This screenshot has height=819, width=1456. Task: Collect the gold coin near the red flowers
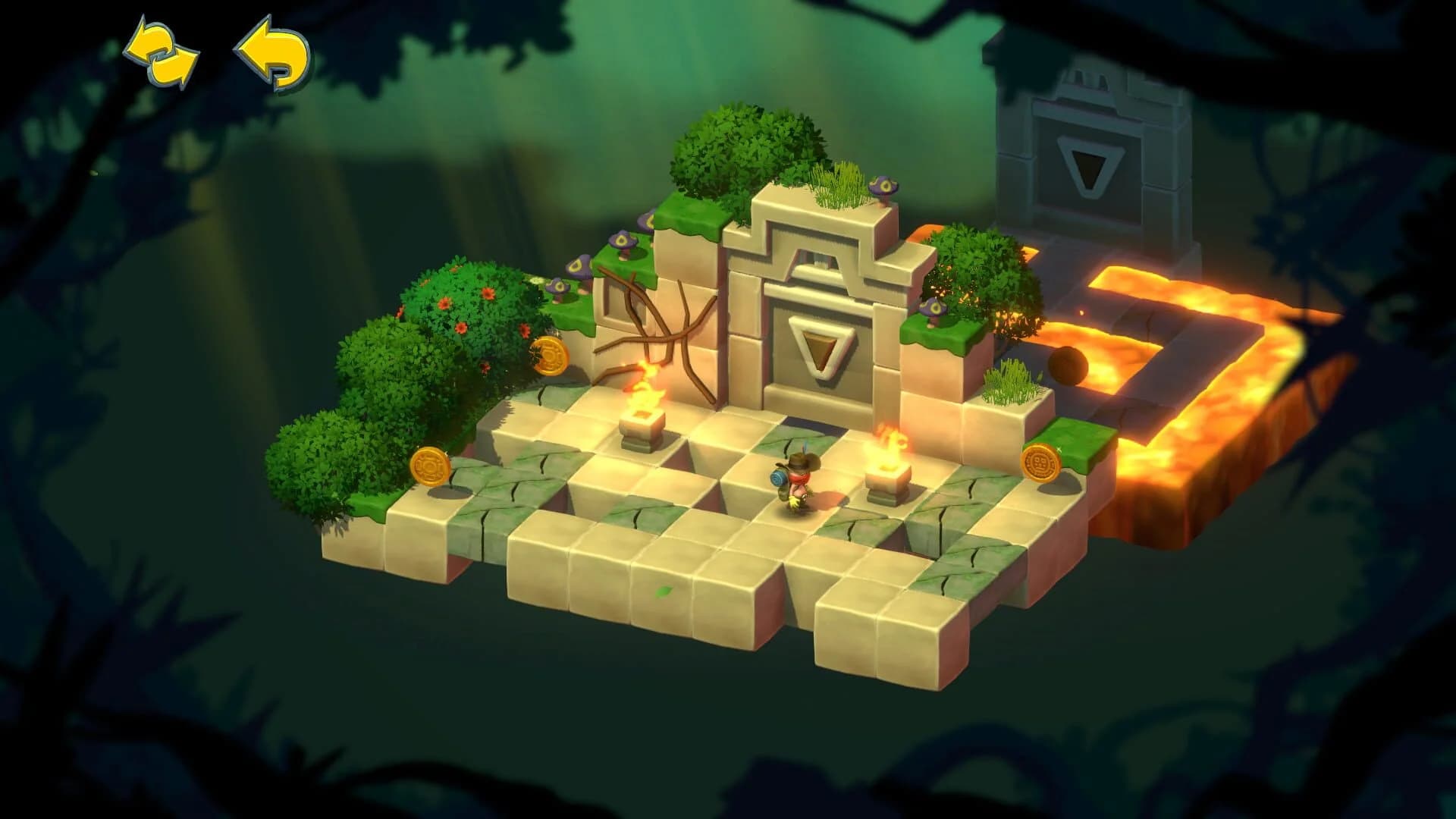click(549, 355)
